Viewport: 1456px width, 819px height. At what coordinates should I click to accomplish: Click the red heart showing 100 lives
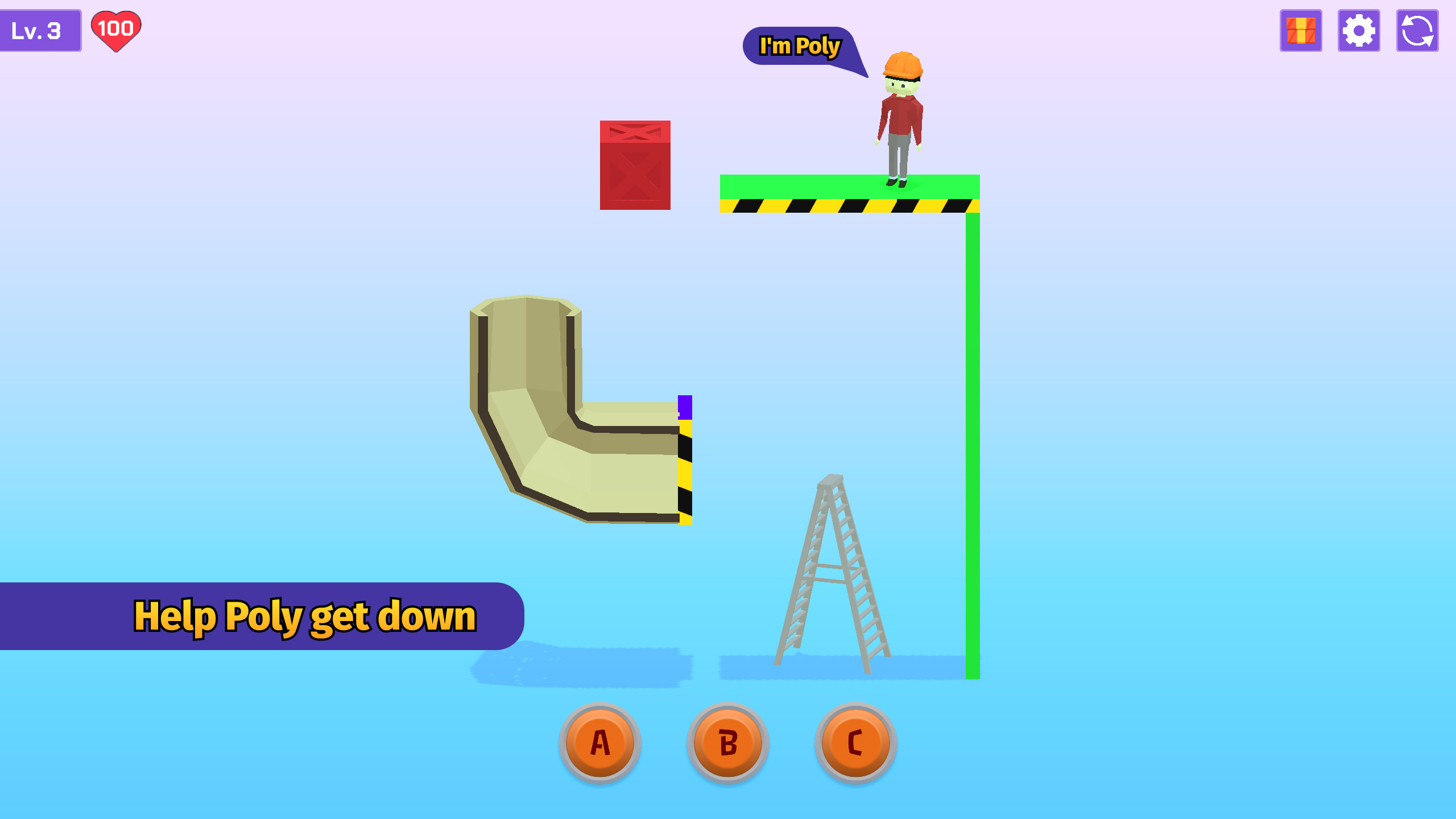[117, 30]
